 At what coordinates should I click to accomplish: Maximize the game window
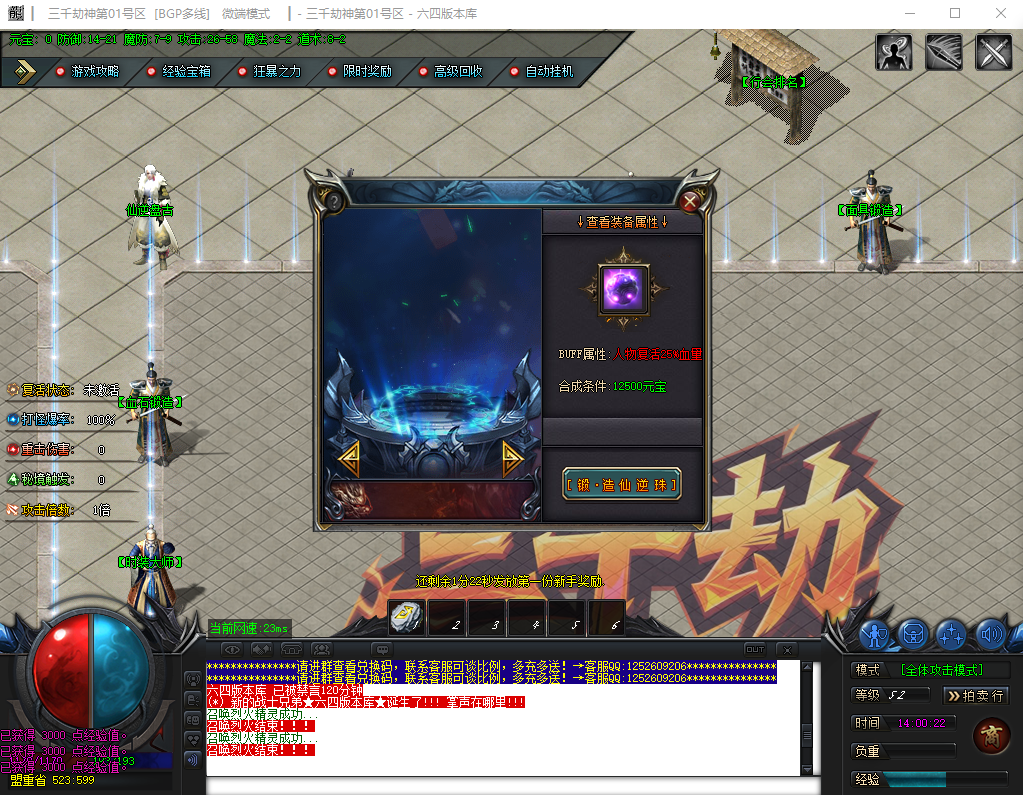pos(955,13)
